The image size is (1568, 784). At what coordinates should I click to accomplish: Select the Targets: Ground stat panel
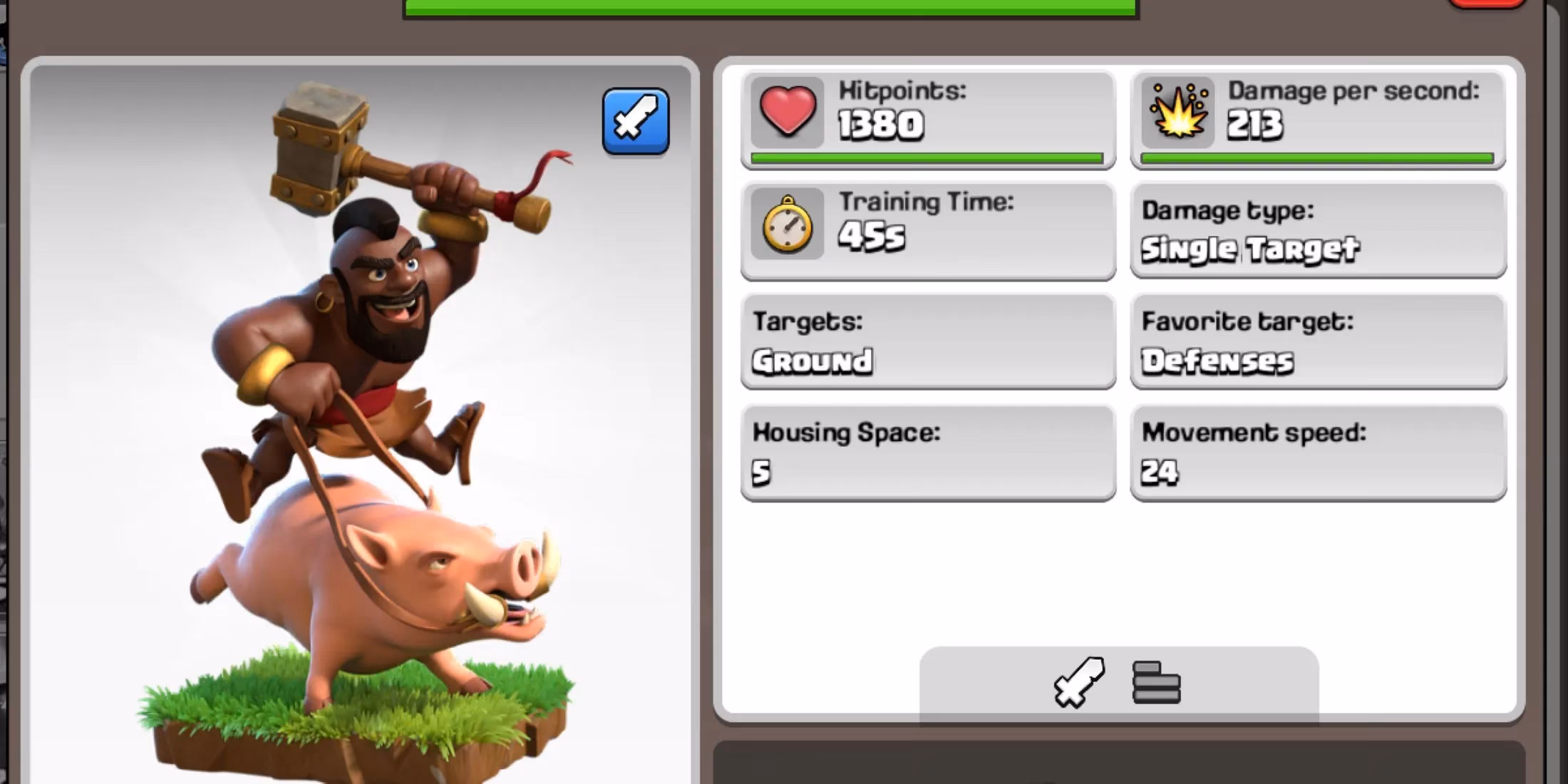[x=927, y=341]
